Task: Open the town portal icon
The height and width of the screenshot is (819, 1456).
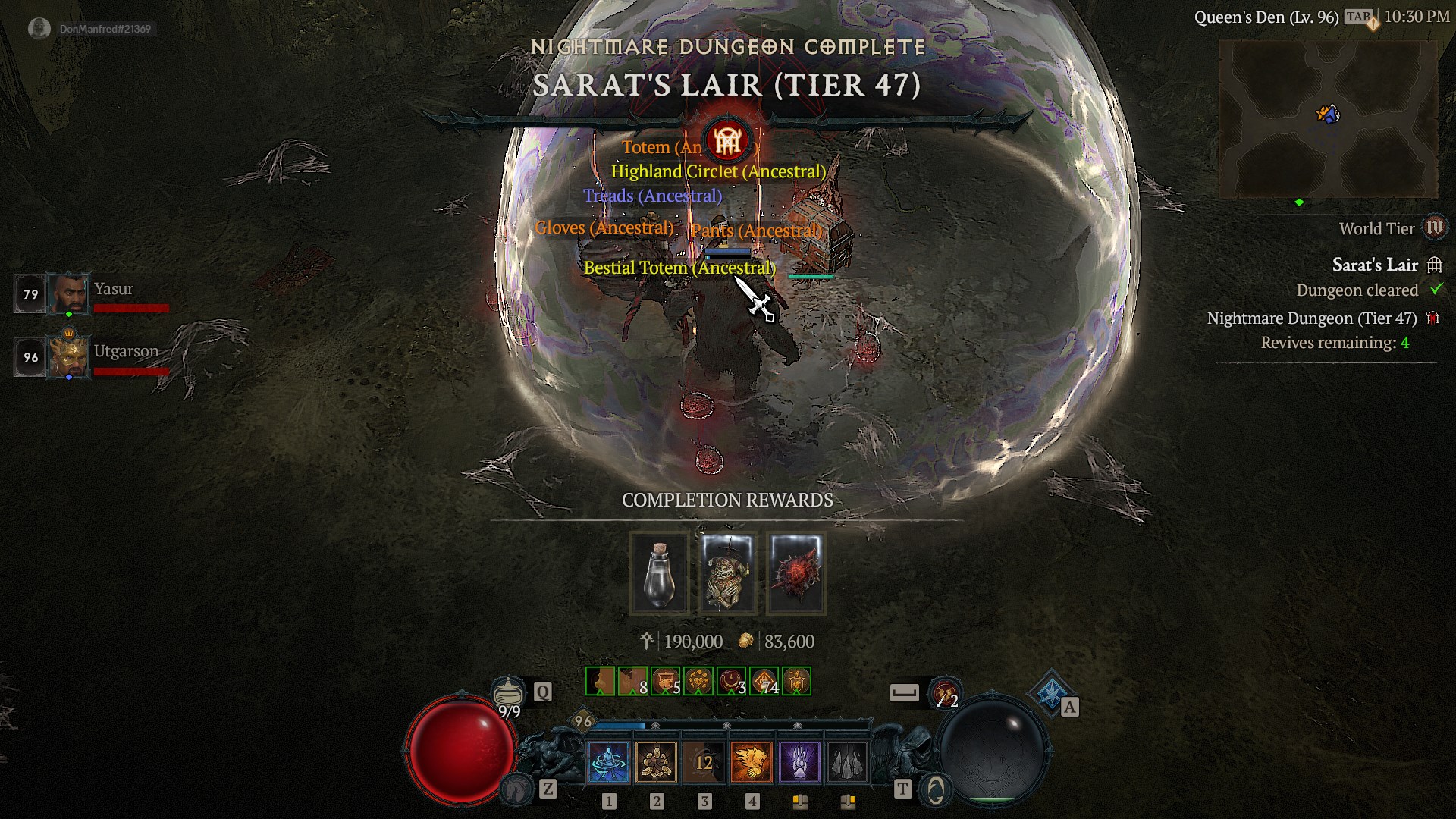Action: pyautogui.click(x=935, y=789)
